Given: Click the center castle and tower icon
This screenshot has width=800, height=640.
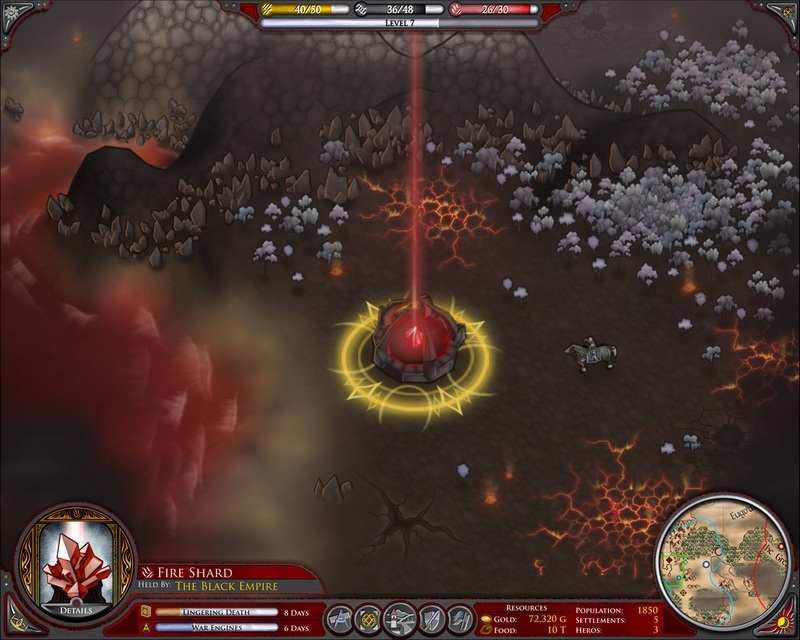Looking at the screenshot, I should pyautogui.click(x=400, y=616).
